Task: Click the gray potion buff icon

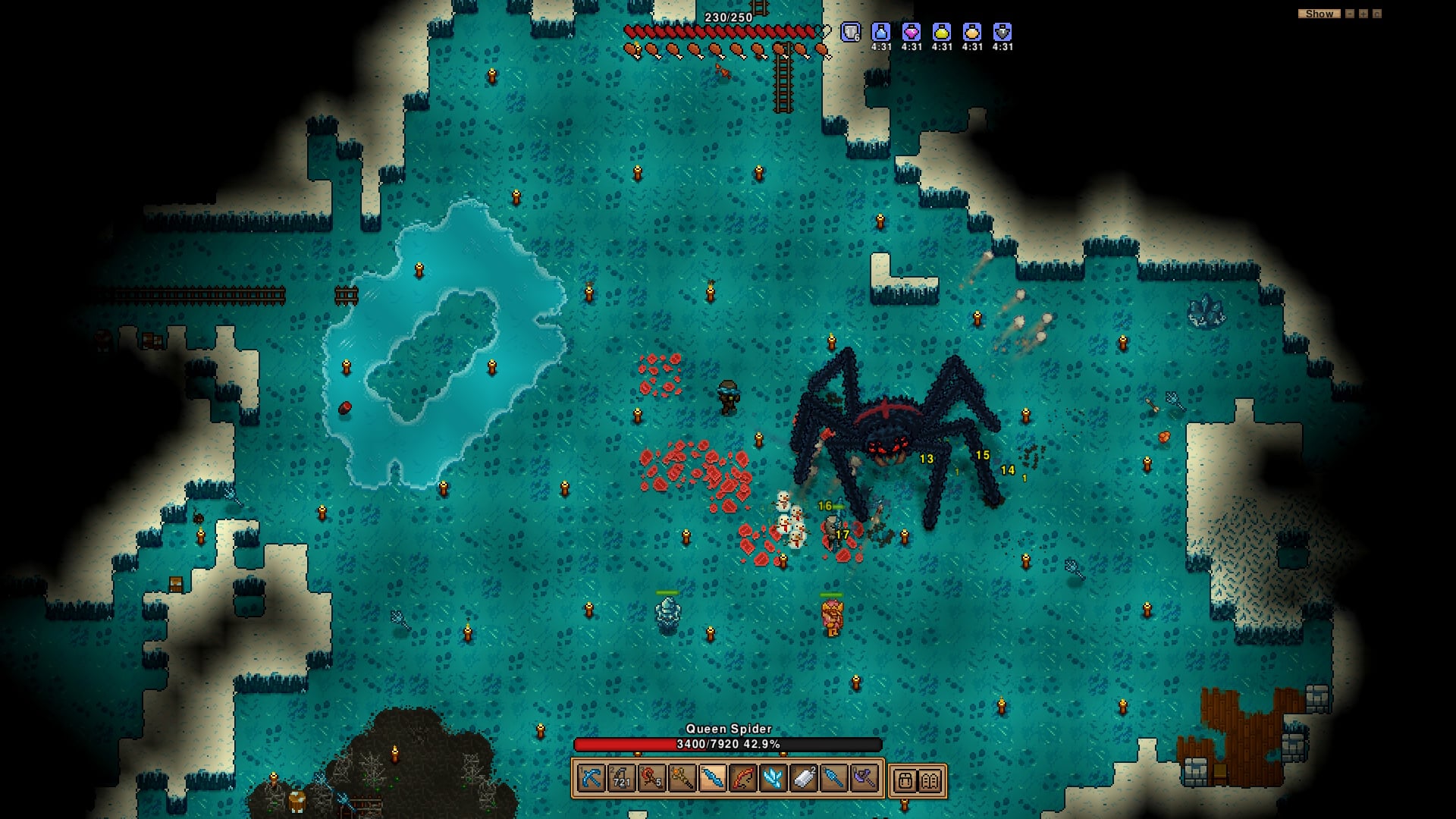Action: click(1003, 33)
